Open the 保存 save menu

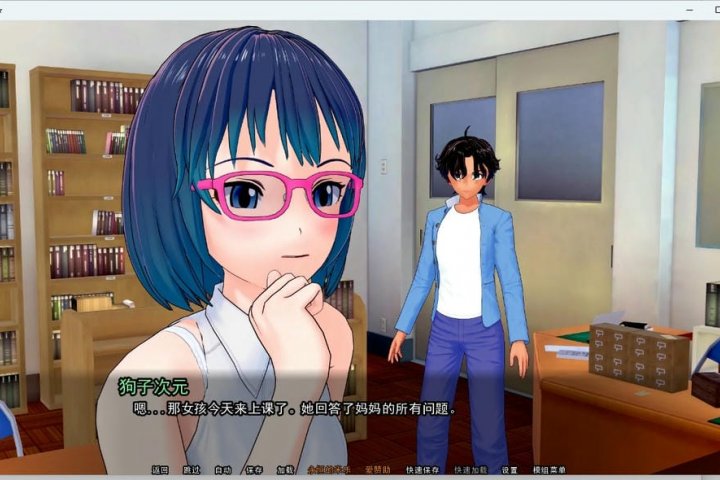coord(254,469)
